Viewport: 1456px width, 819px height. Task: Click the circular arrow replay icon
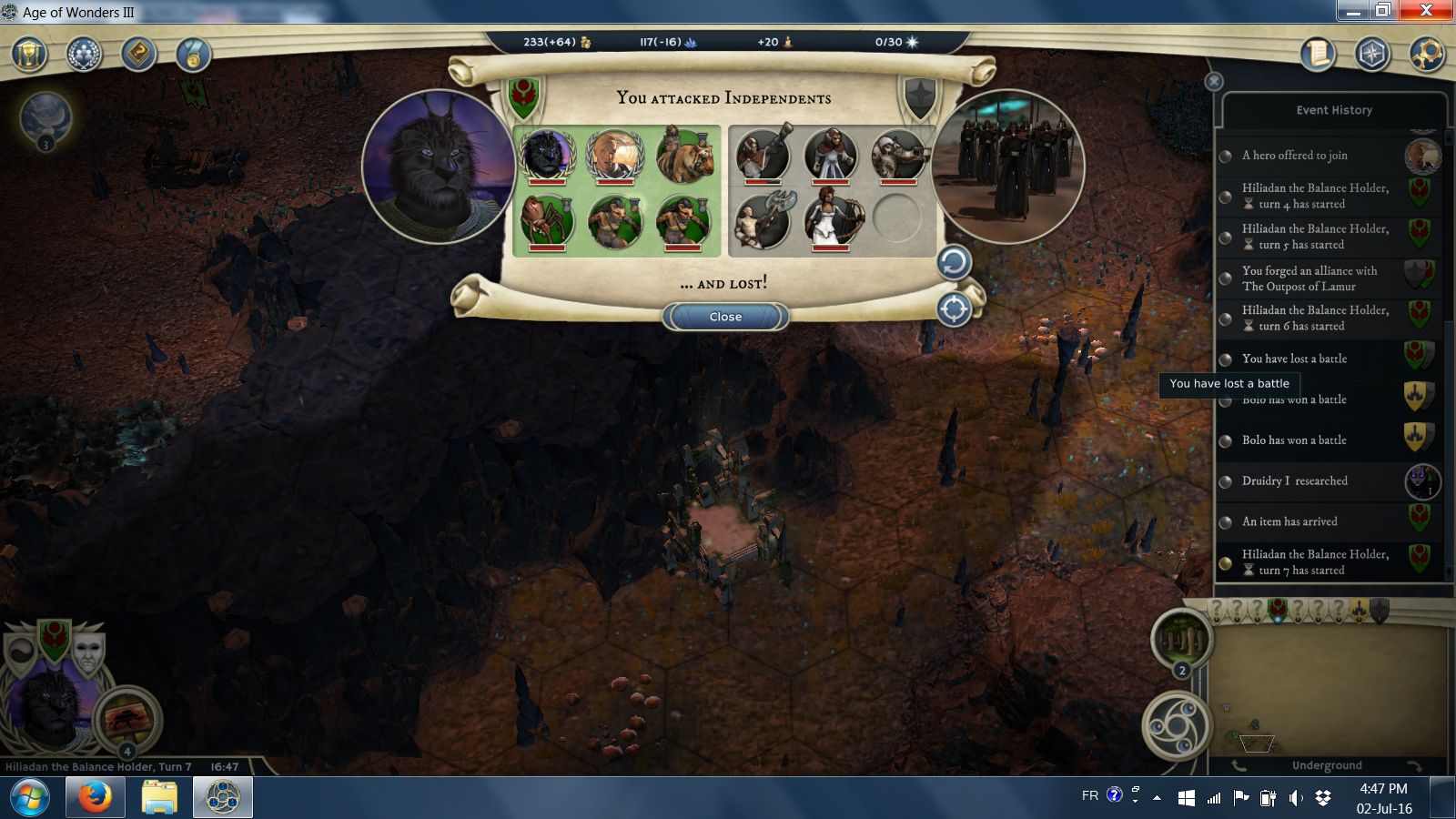[x=954, y=263]
